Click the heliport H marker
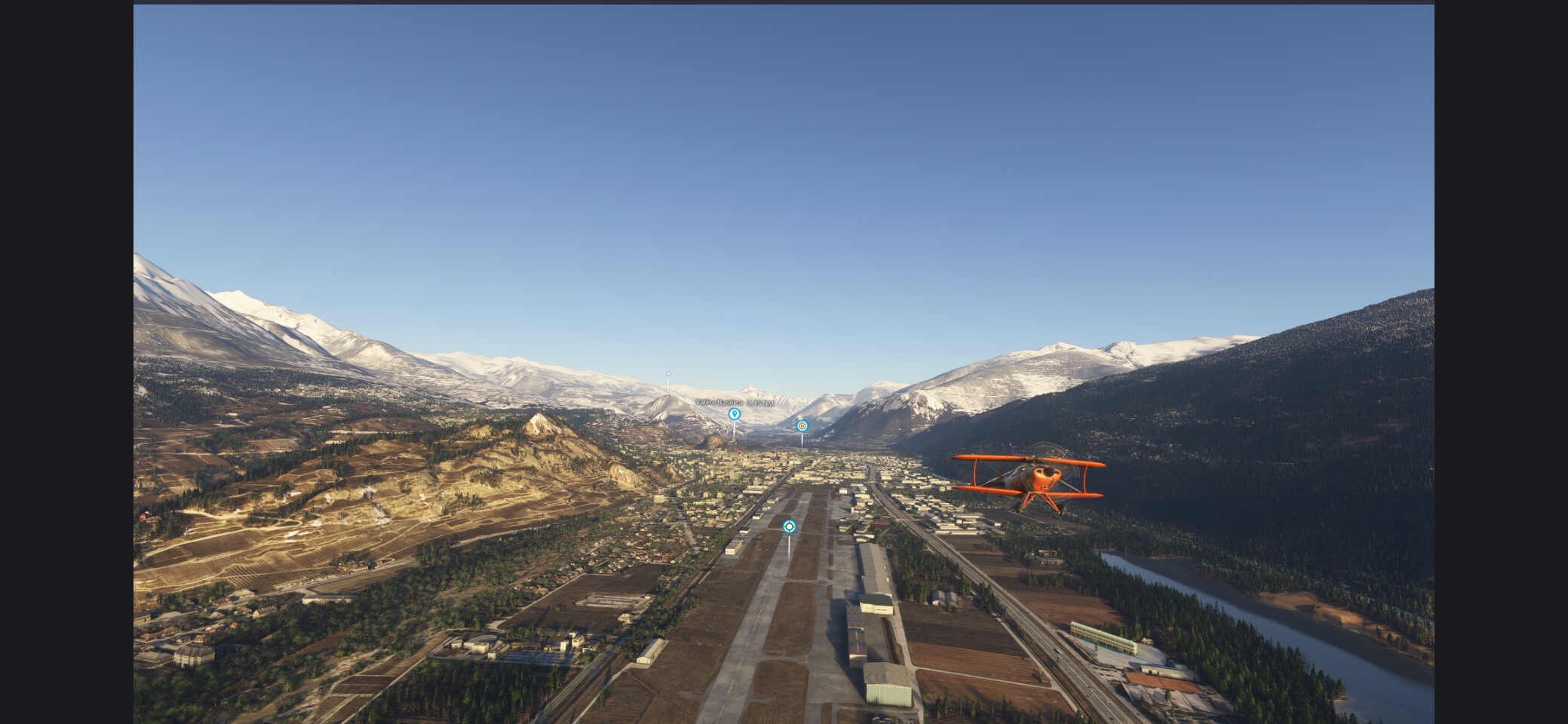Viewport: 1568px width, 724px height. (x=802, y=426)
